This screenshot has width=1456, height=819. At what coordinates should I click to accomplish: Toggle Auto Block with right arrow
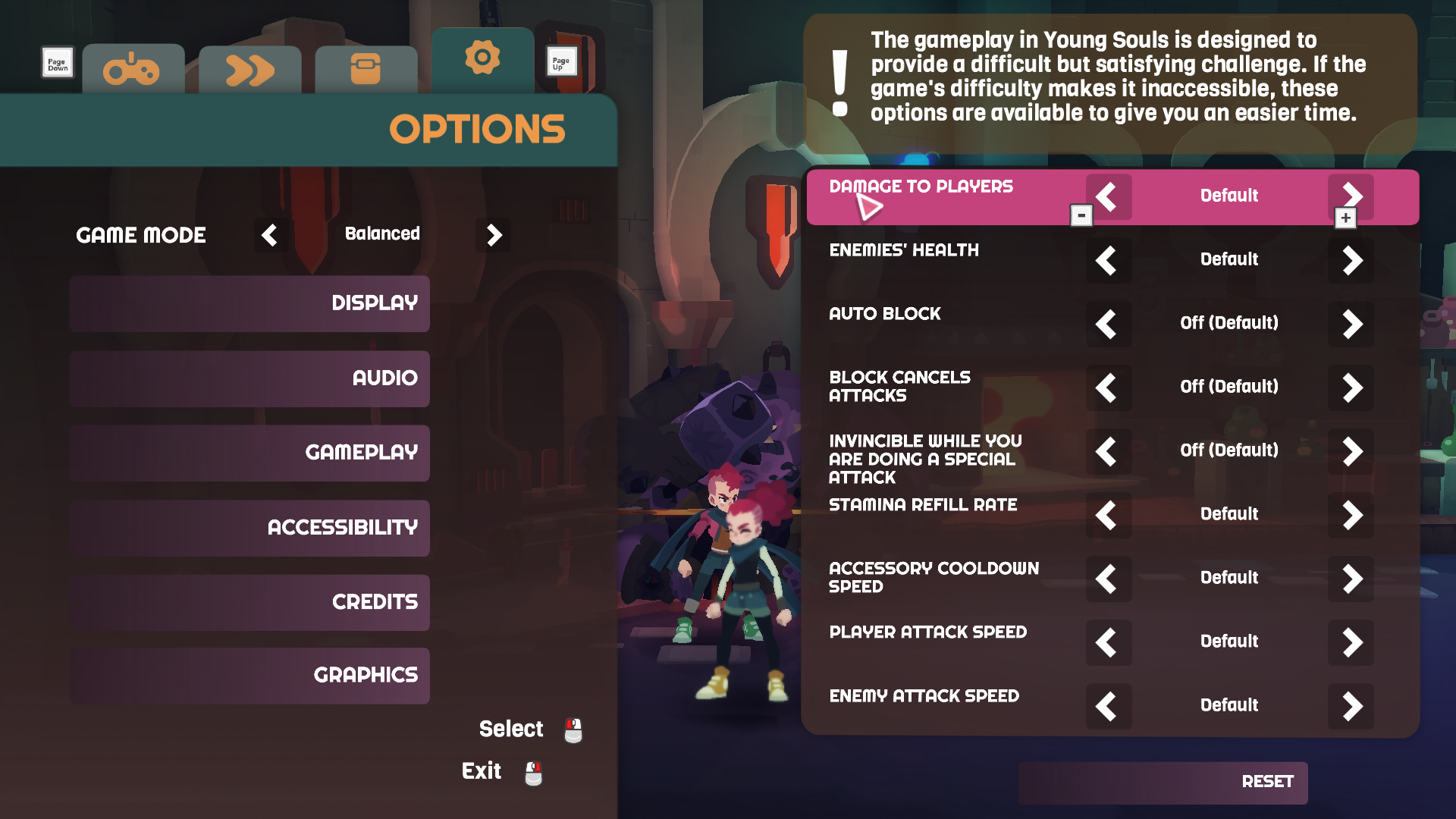[1351, 325]
